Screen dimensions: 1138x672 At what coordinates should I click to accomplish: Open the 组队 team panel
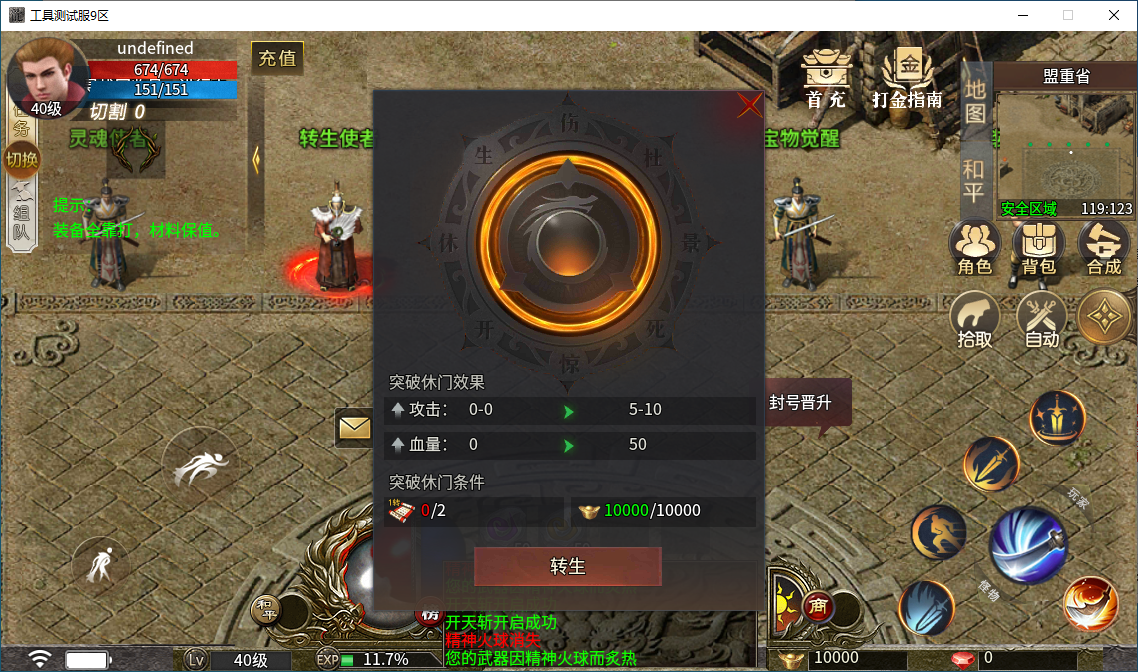coord(21,220)
